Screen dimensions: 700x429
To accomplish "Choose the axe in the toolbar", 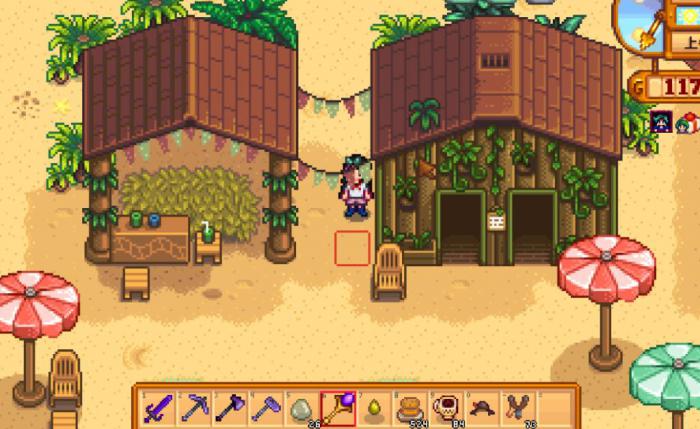I will pos(230,407).
